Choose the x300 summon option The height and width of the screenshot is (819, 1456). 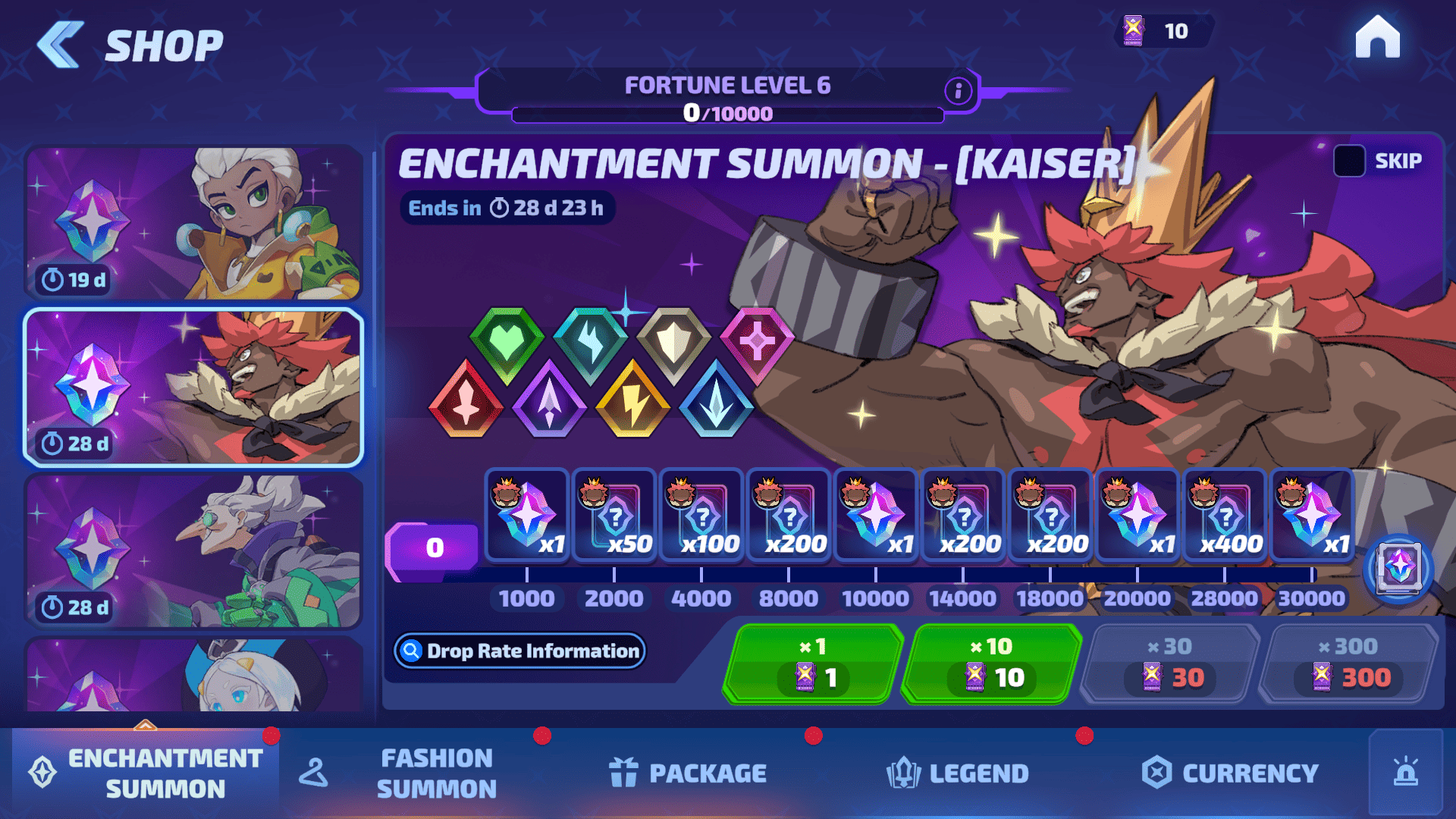click(1348, 663)
